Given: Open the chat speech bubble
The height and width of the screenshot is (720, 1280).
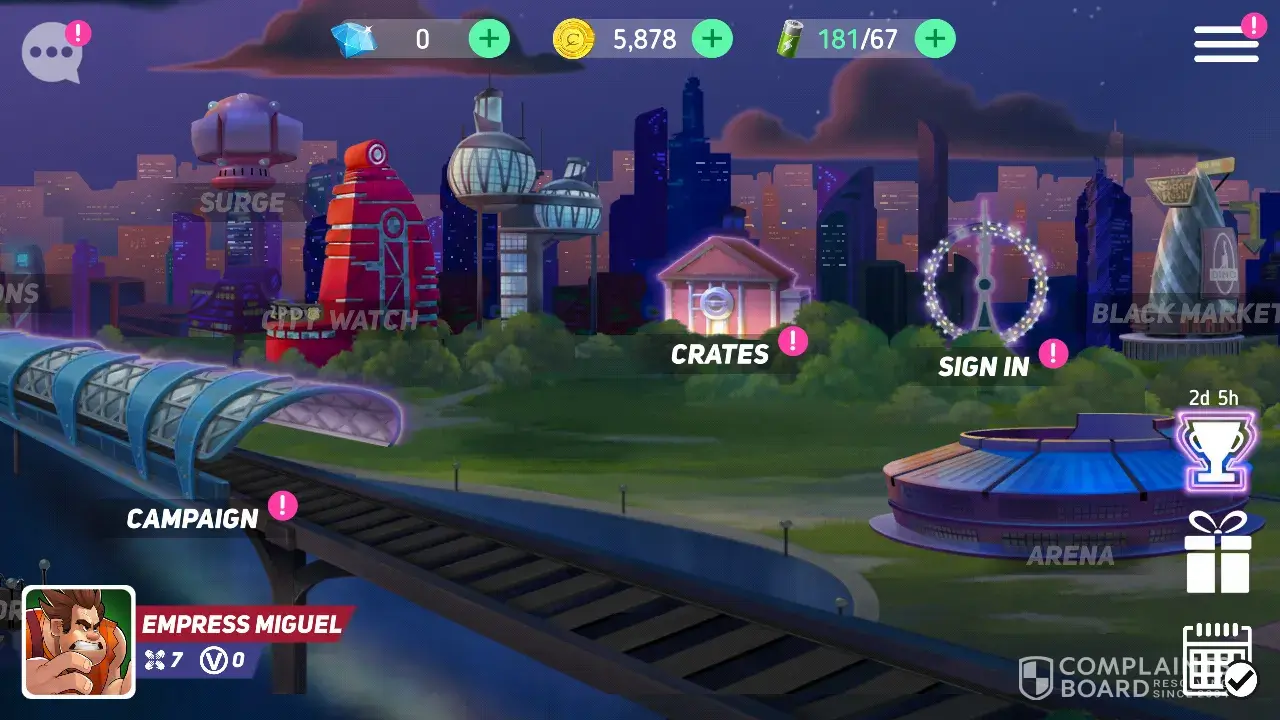Looking at the screenshot, I should pyautogui.click(x=52, y=51).
